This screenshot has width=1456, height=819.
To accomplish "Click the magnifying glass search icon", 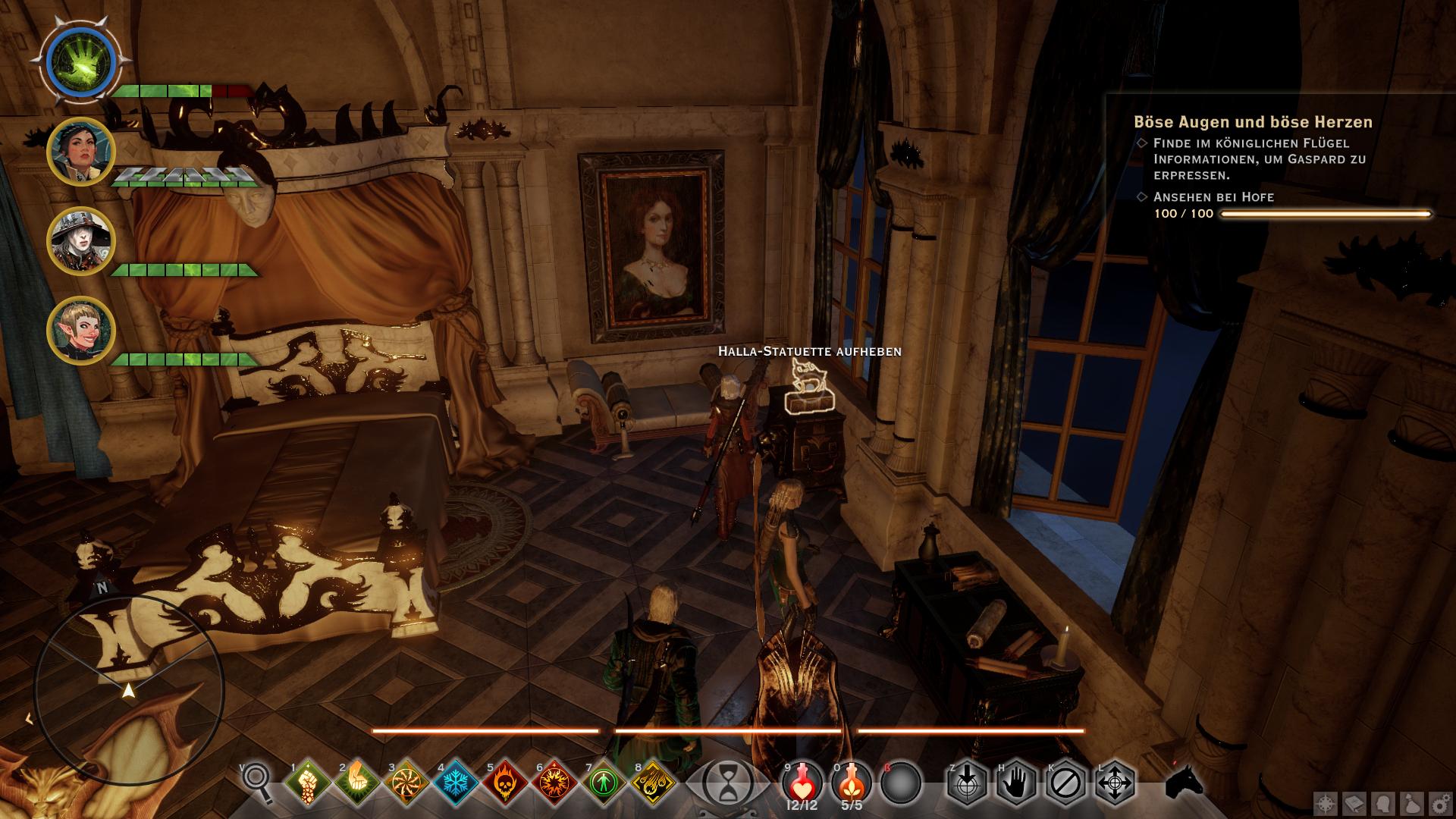I will [x=258, y=781].
